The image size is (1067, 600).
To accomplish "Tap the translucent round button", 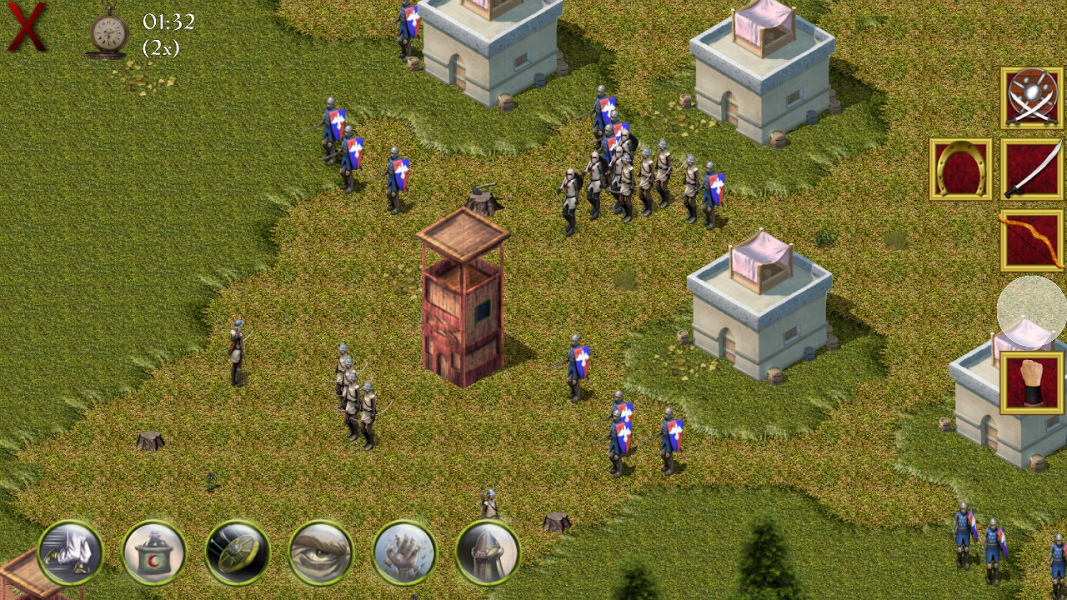I will point(1032,309).
